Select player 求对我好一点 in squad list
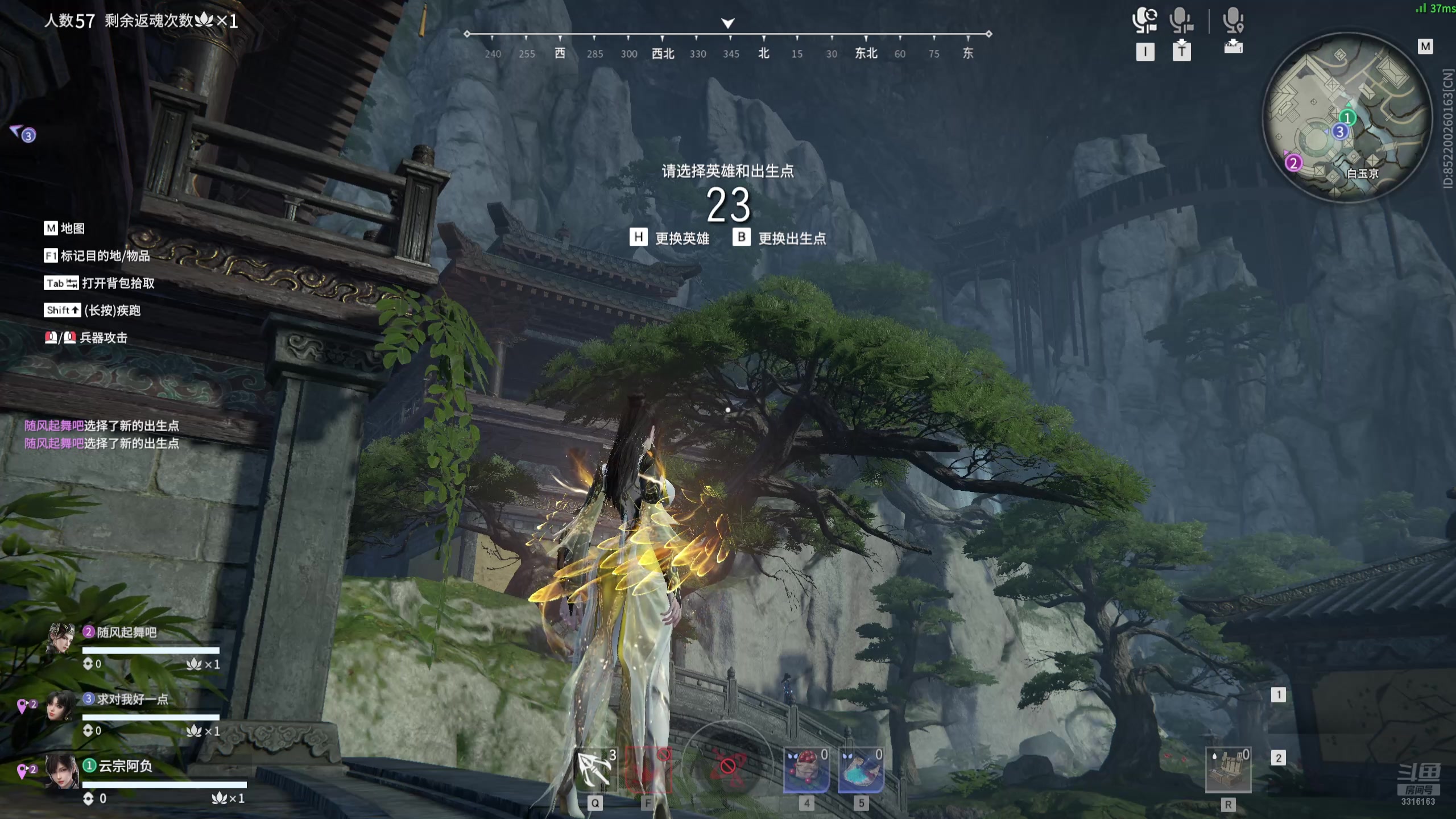 [x=132, y=699]
